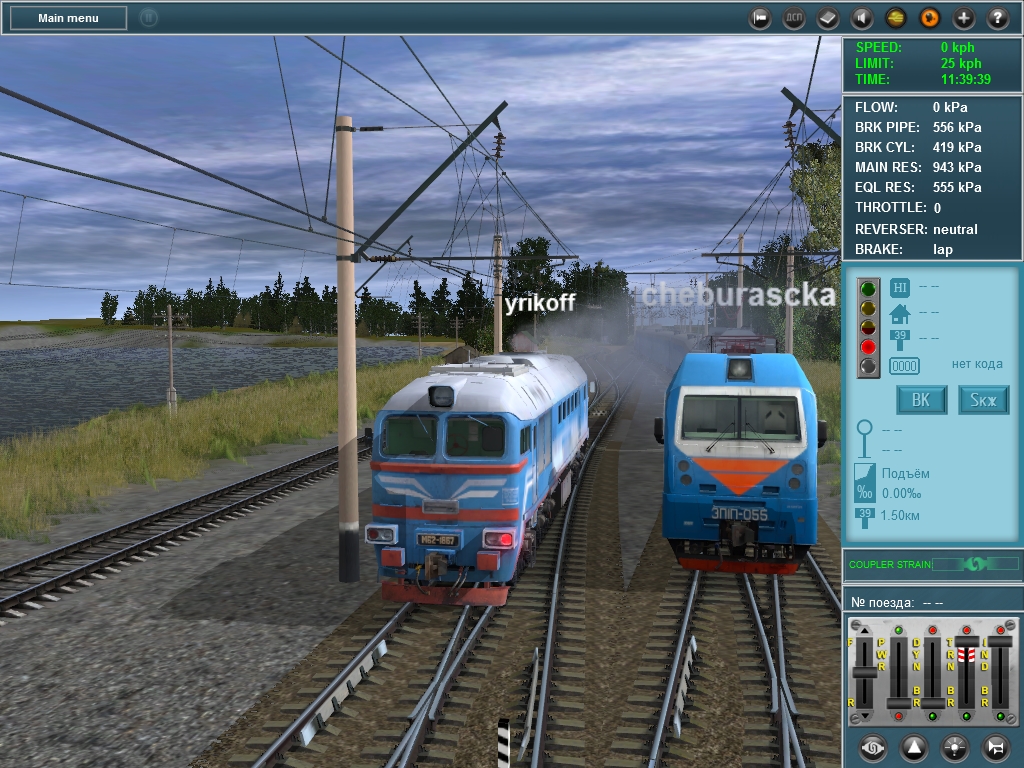Activate the BK button
Screen dimensions: 1024x768
(921, 401)
